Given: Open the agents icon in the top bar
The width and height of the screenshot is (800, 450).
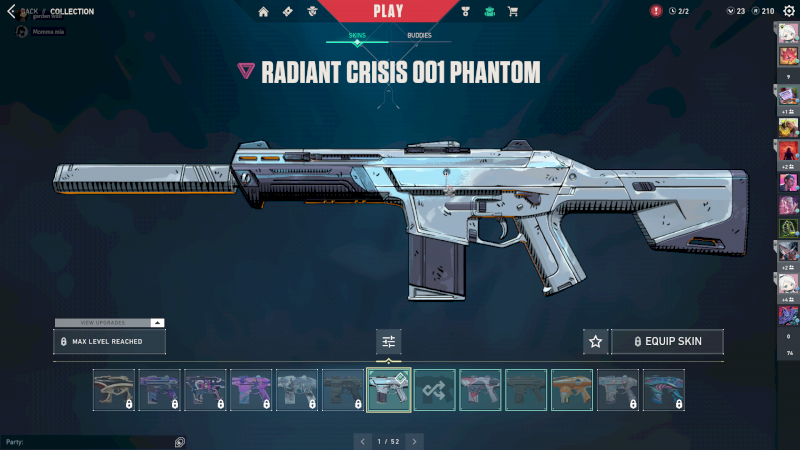Looking at the screenshot, I should pyautogui.click(x=313, y=11).
